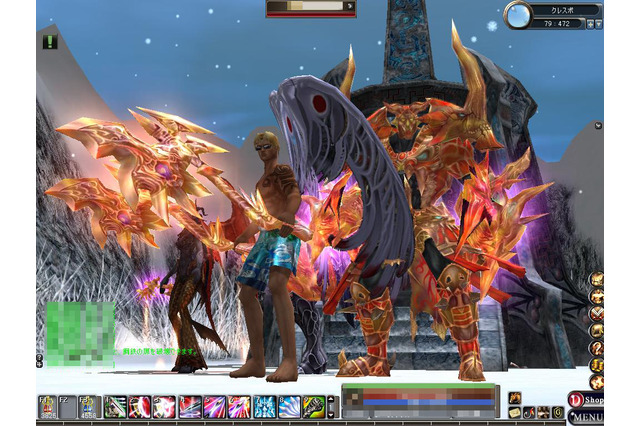This screenshot has width=640, height=426.
Task: Activate the ice crystal skill in slot 7
Action: click(x=264, y=407)
